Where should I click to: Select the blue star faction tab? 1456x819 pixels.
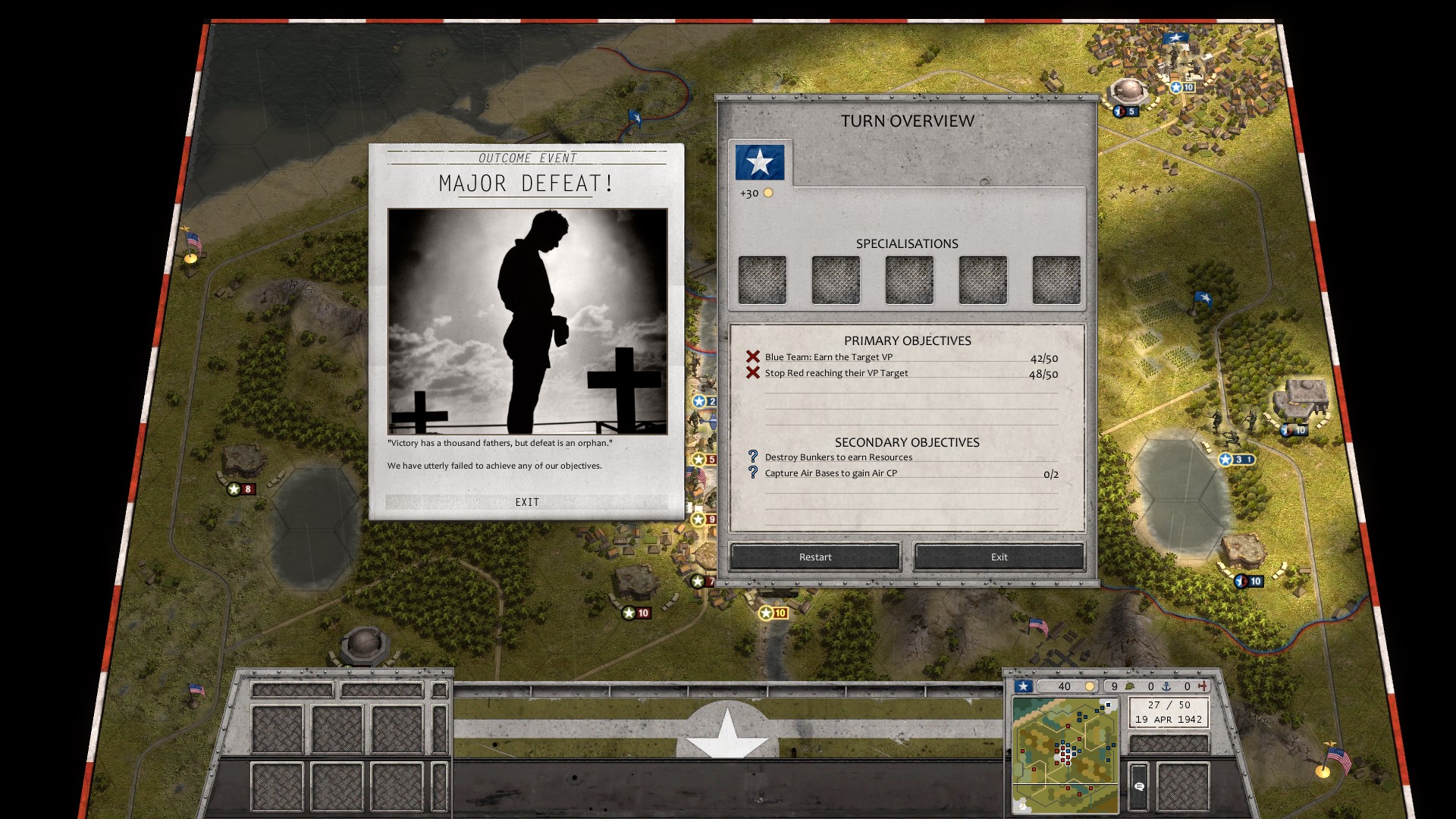click(x=760, y=162)
